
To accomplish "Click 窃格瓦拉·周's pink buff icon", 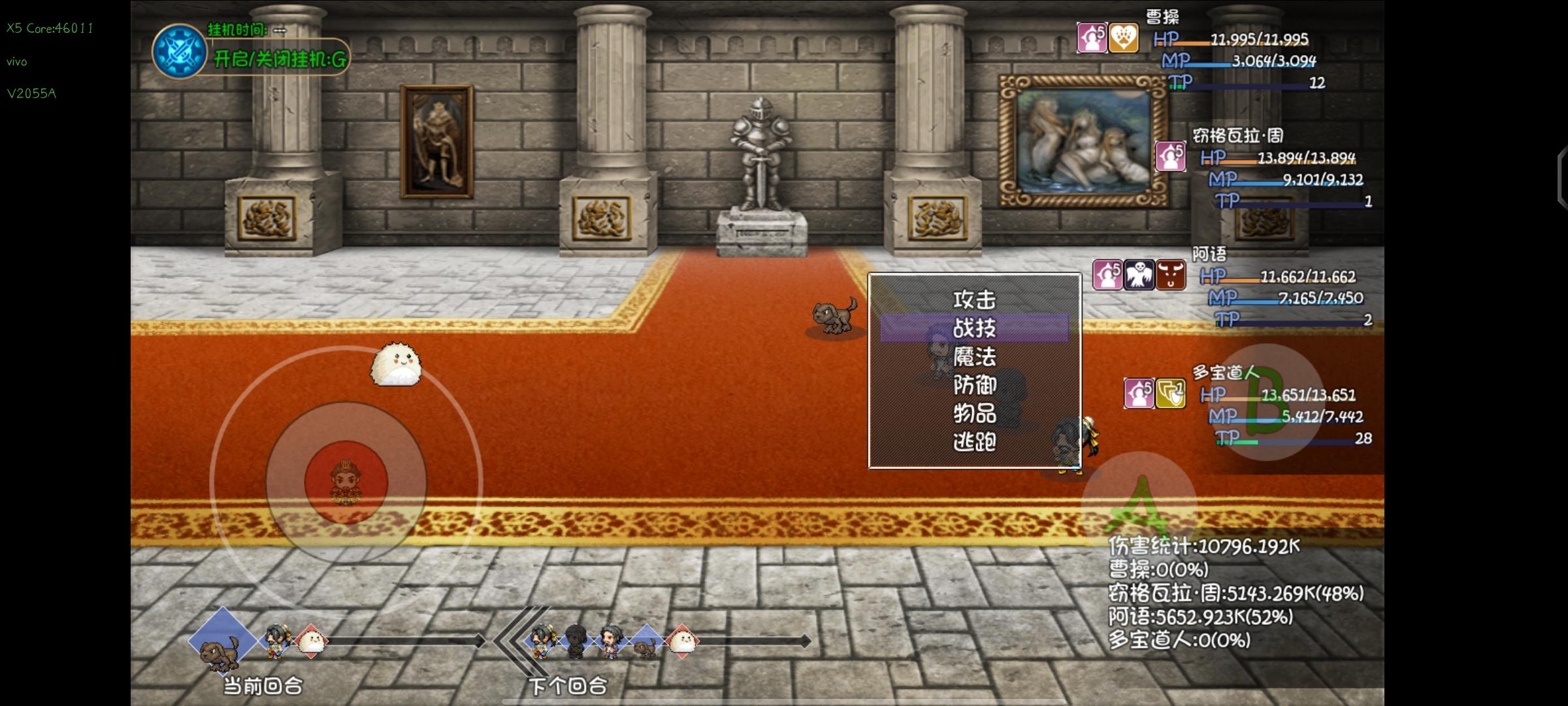I will click(x=1170, y=157).
